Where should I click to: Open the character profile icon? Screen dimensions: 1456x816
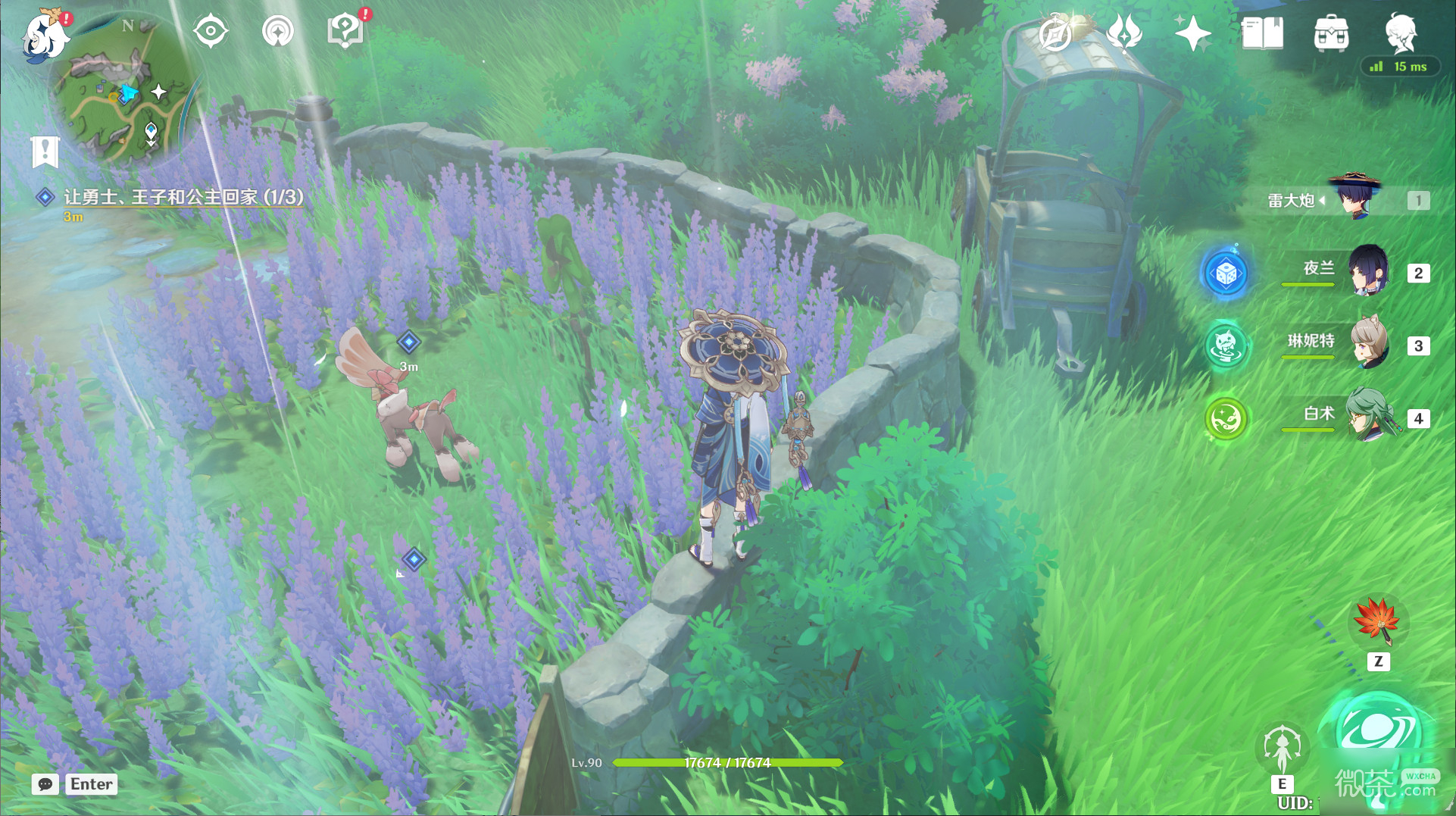coord(1400,32)
